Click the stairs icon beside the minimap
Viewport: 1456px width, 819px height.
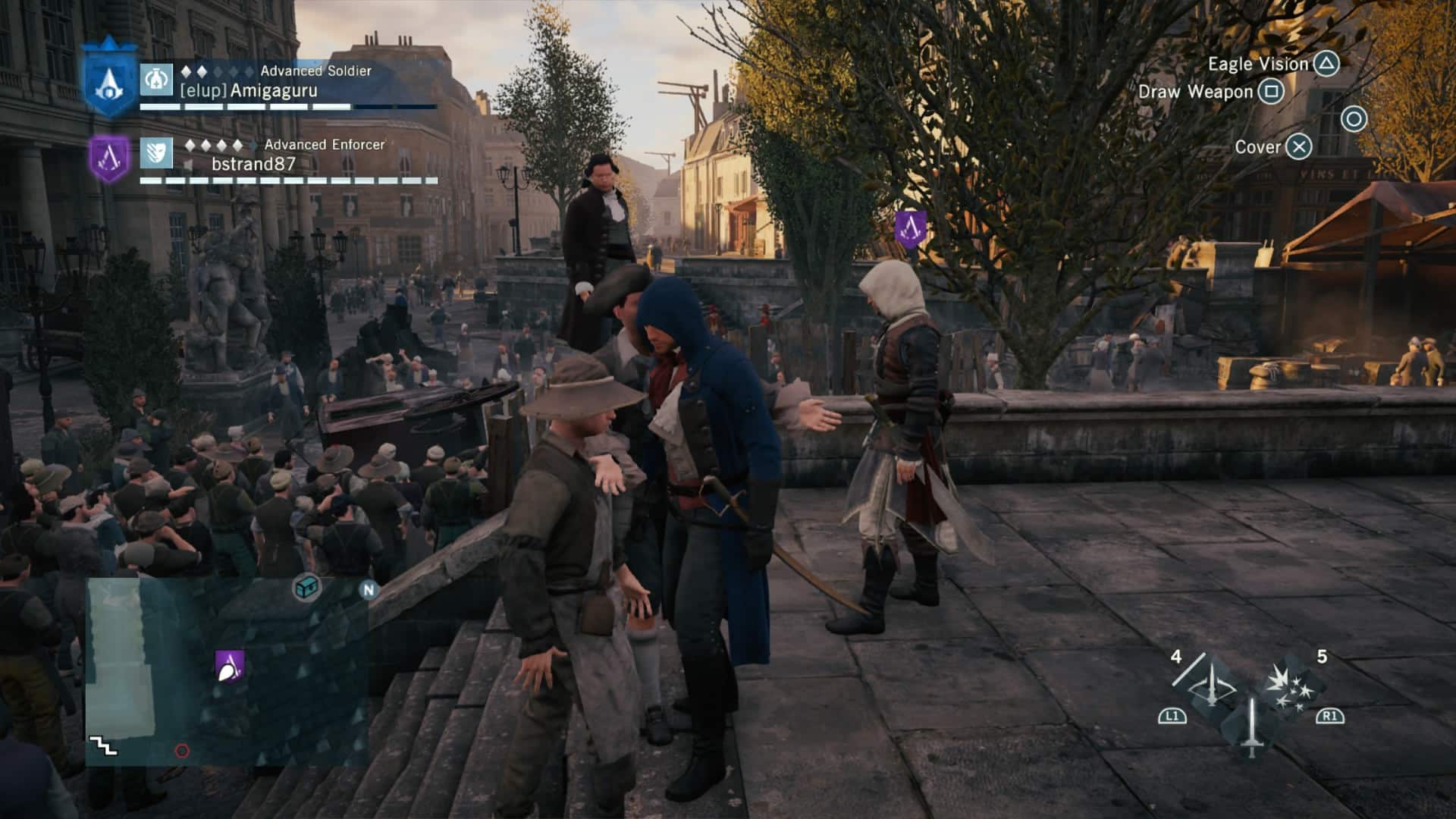pos(103,747)
